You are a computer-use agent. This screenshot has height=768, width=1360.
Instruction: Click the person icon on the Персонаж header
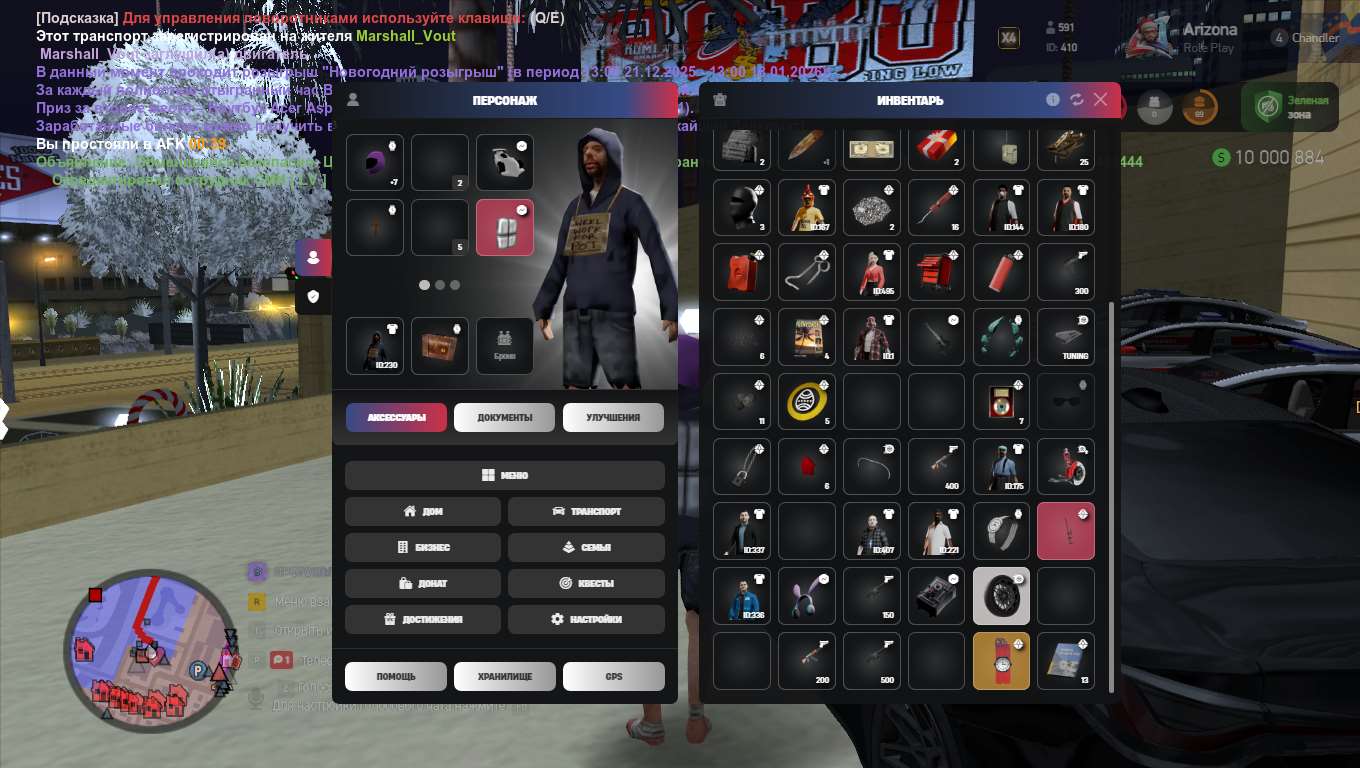[x=352, y=100]
